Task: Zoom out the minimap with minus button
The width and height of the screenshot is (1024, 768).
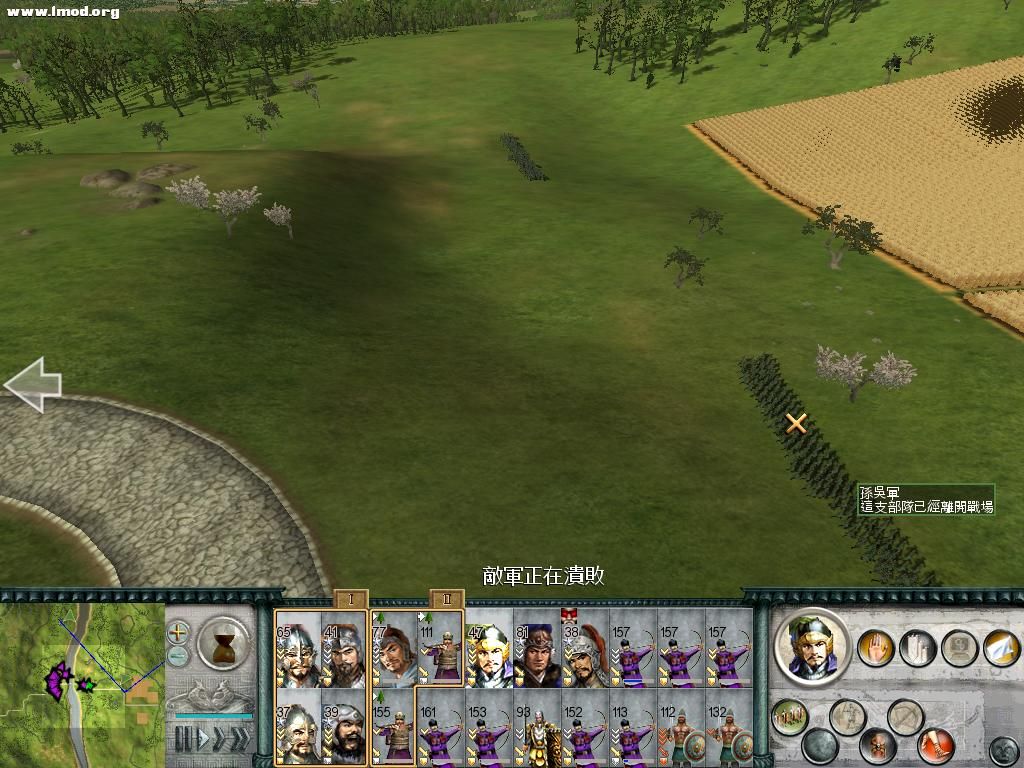Action: click(x=178, y=656)
